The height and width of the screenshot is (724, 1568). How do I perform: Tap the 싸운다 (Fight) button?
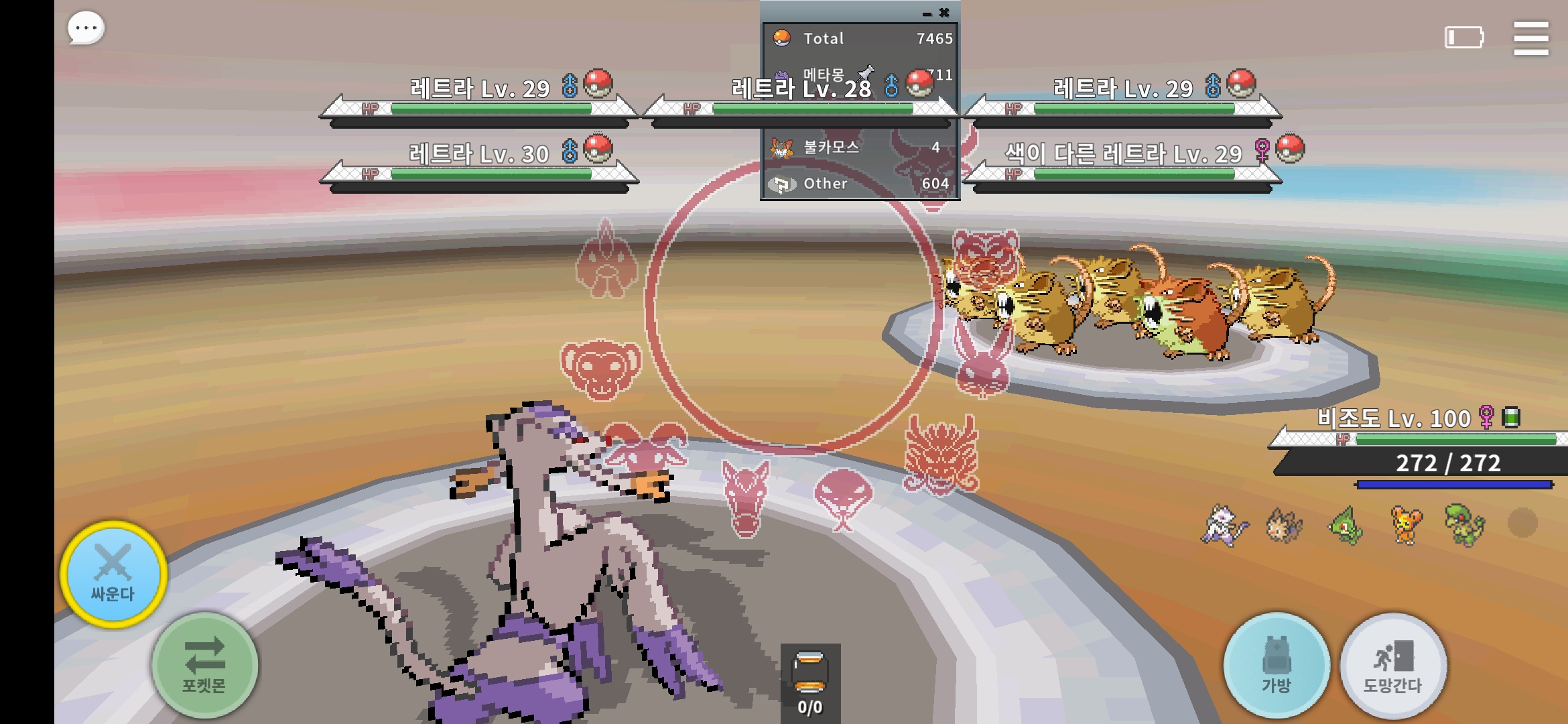pos(113,575)
